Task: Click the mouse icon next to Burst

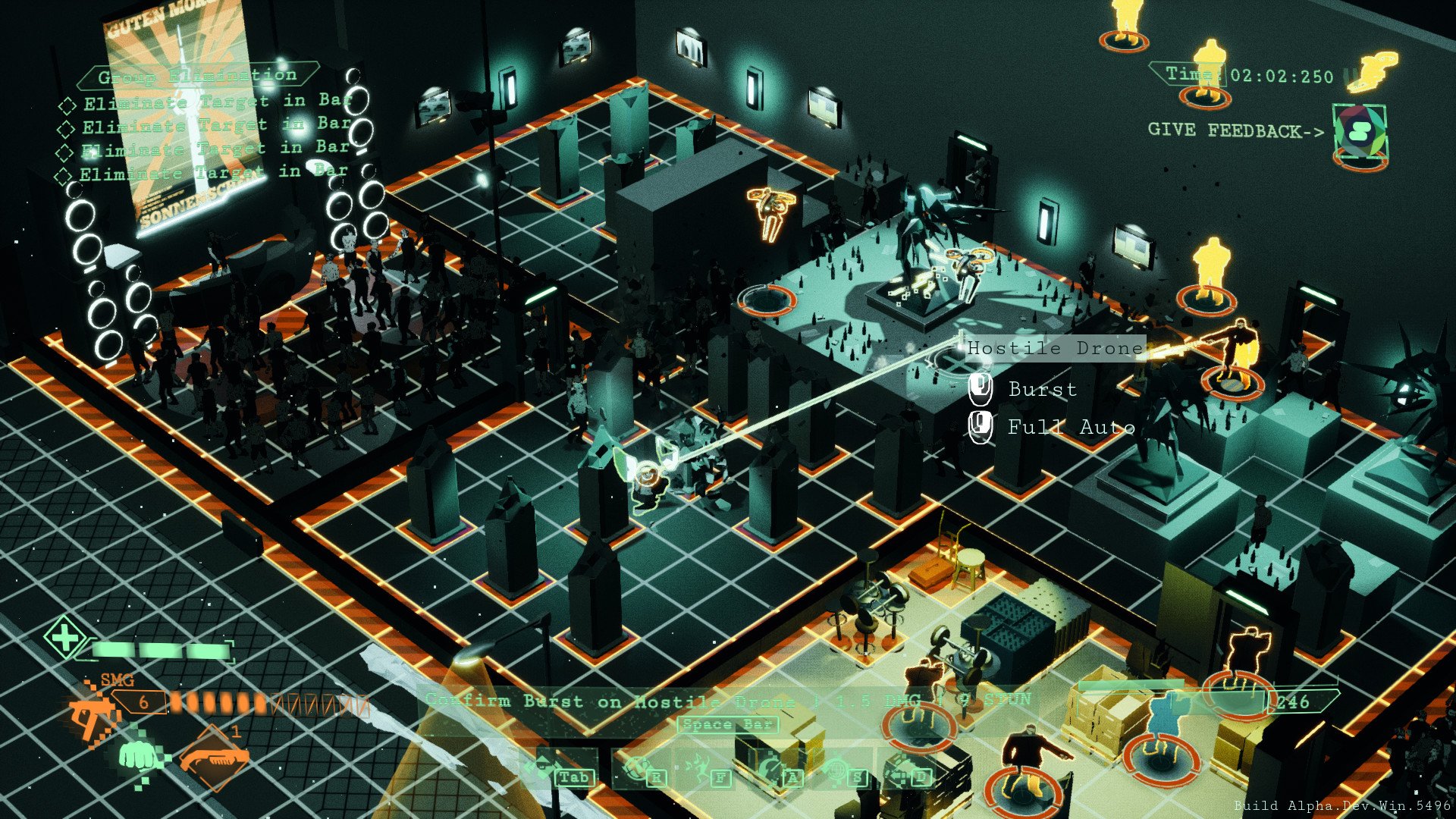Action: [x=981, y=390]
